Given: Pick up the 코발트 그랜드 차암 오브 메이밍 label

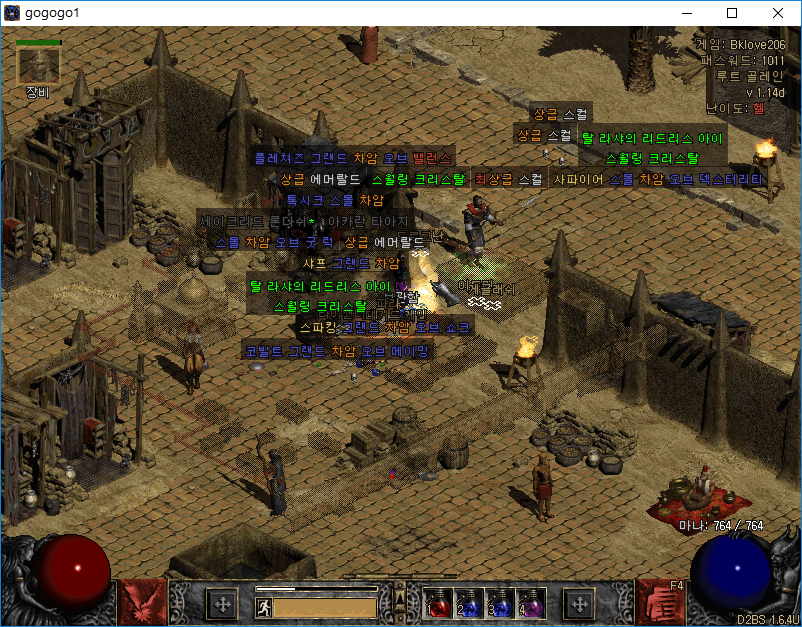Looking at the screenshot, I should [x=338, y=351].
